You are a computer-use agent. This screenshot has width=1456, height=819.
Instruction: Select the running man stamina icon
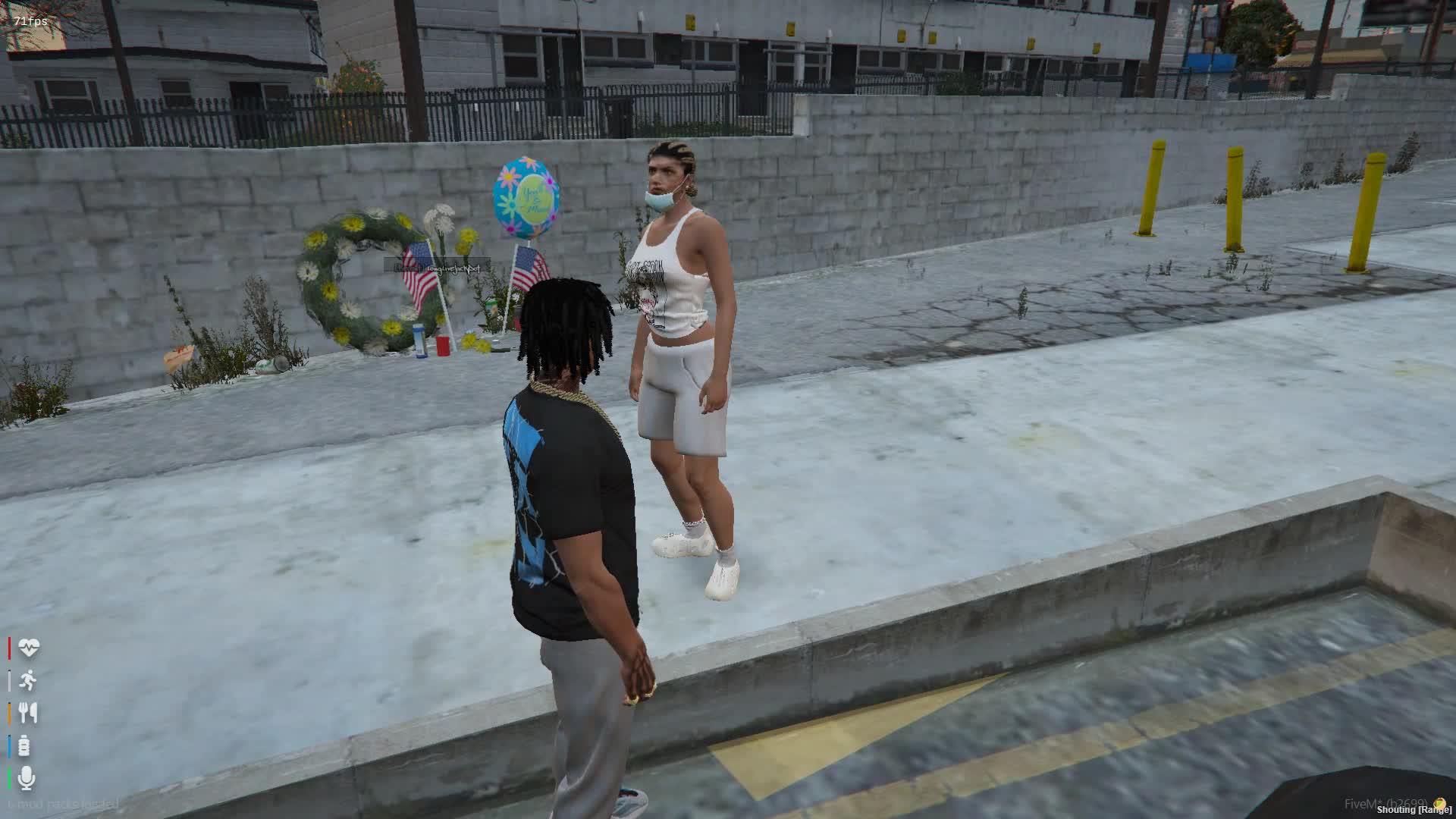[x=28, y=681]
